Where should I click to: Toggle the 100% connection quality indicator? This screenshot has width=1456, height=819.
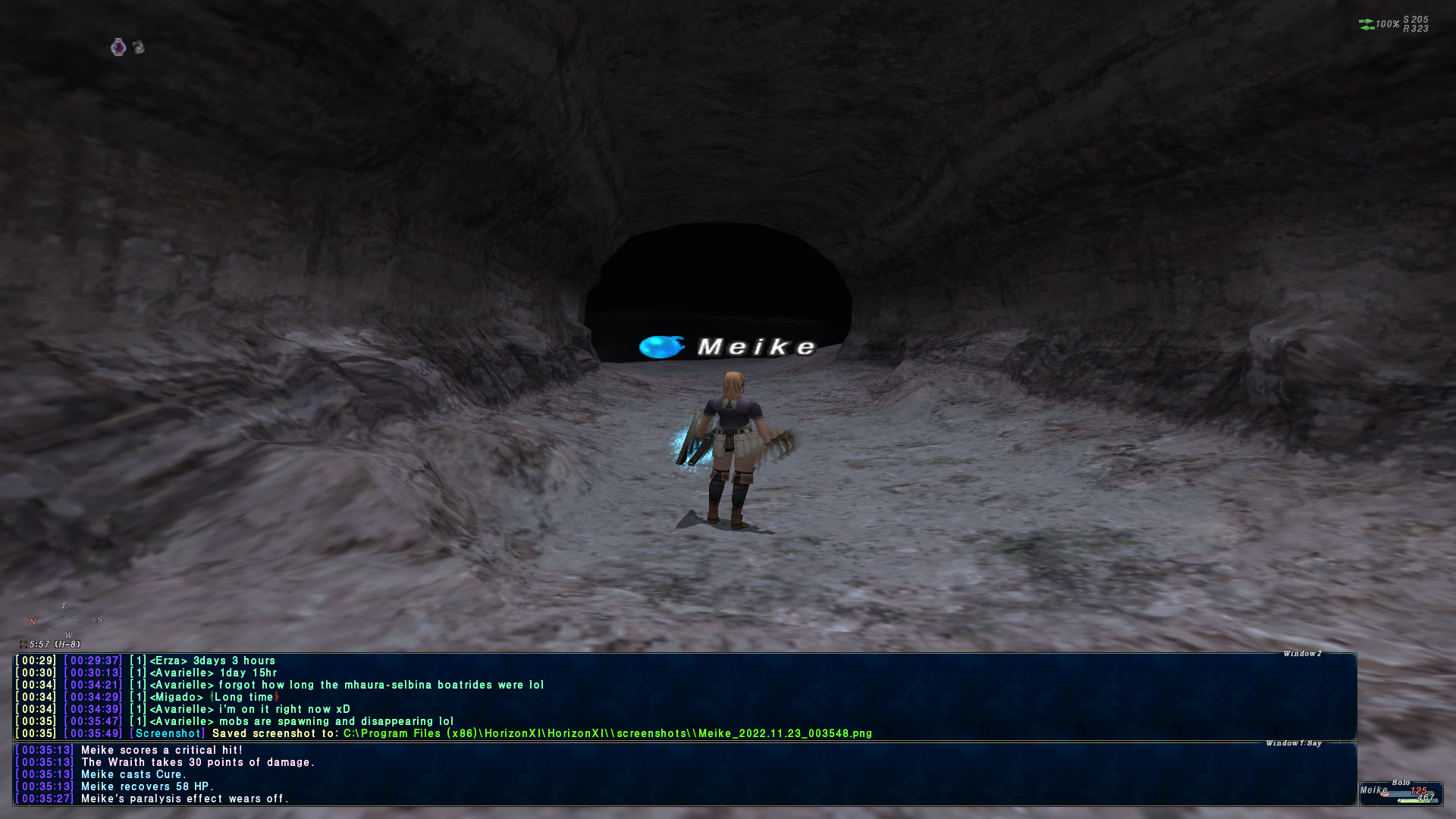[1388, 24]
